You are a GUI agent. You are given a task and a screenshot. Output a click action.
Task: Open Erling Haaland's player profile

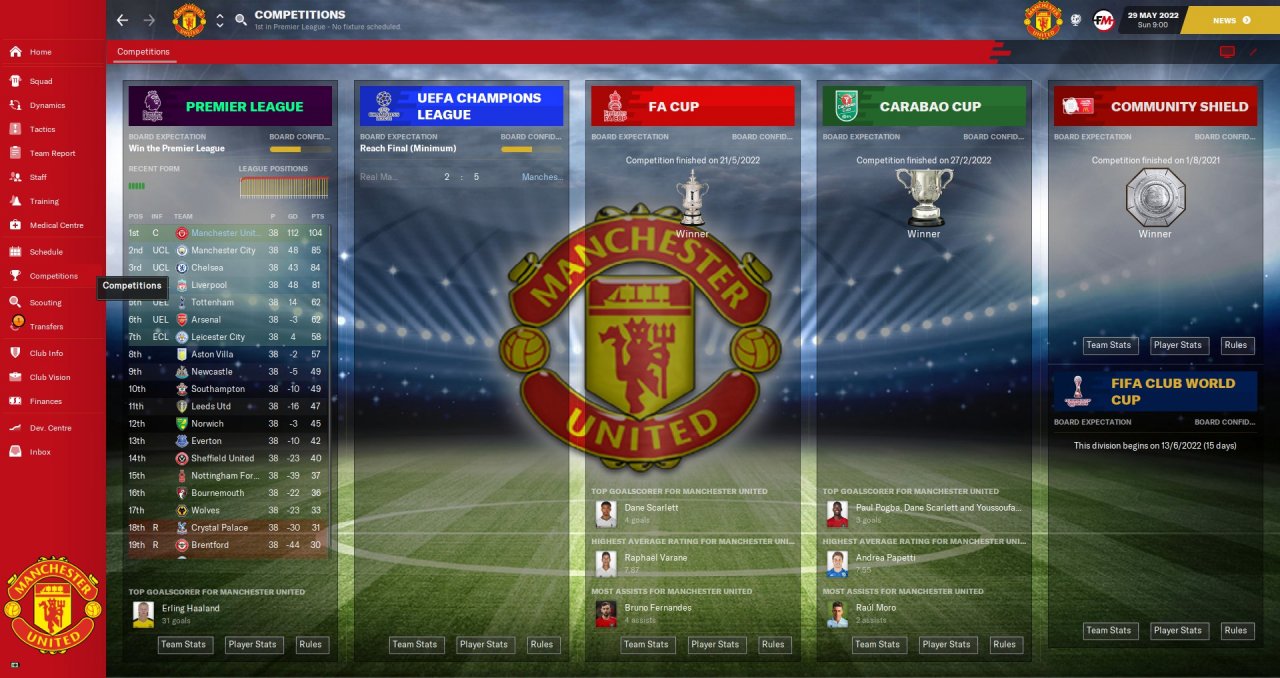(x=189, y=608)
